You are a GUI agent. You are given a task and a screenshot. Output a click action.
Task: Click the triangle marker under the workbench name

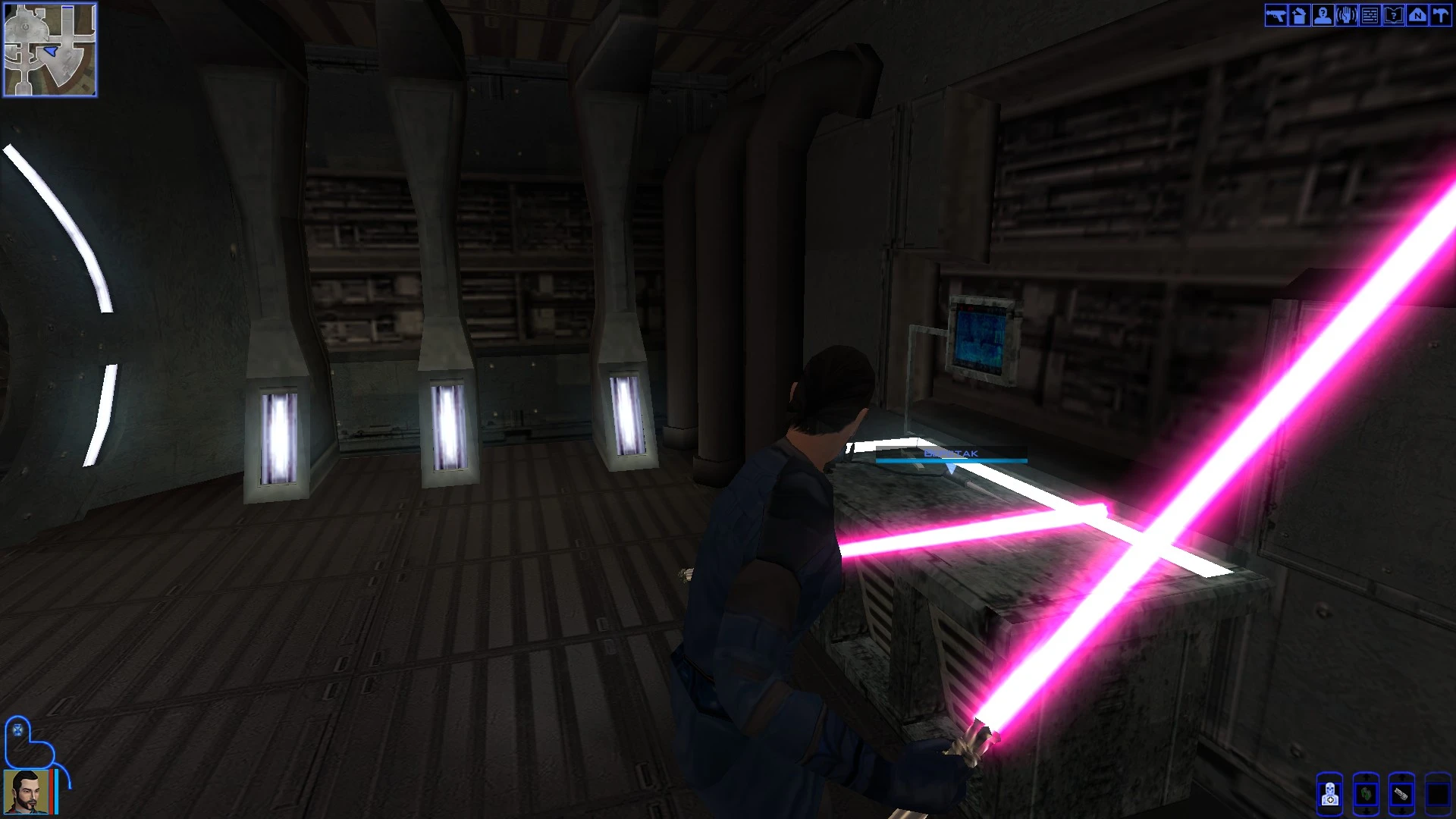click(952, 468)
